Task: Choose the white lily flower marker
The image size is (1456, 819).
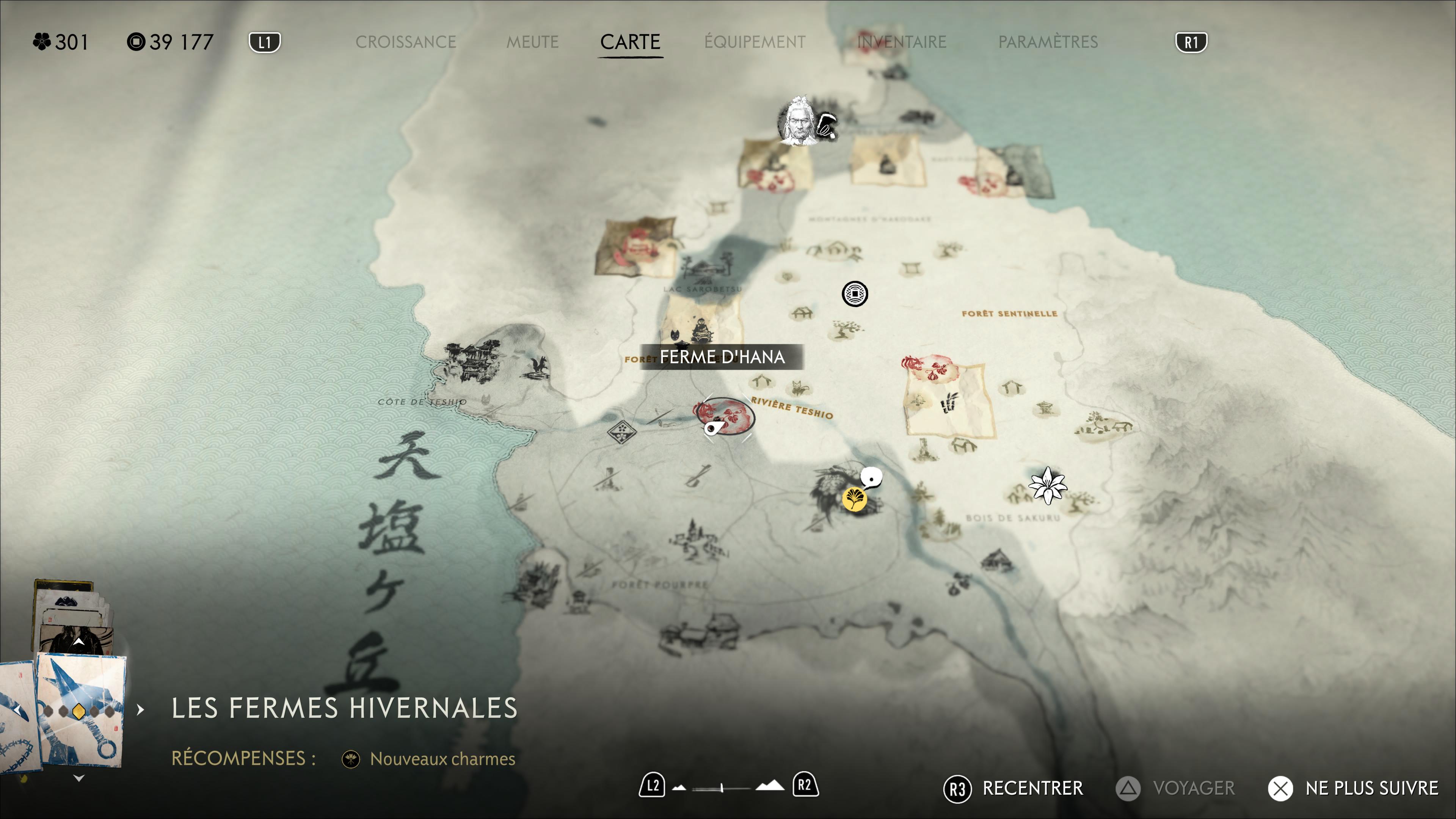Action: click(1047, 485)
